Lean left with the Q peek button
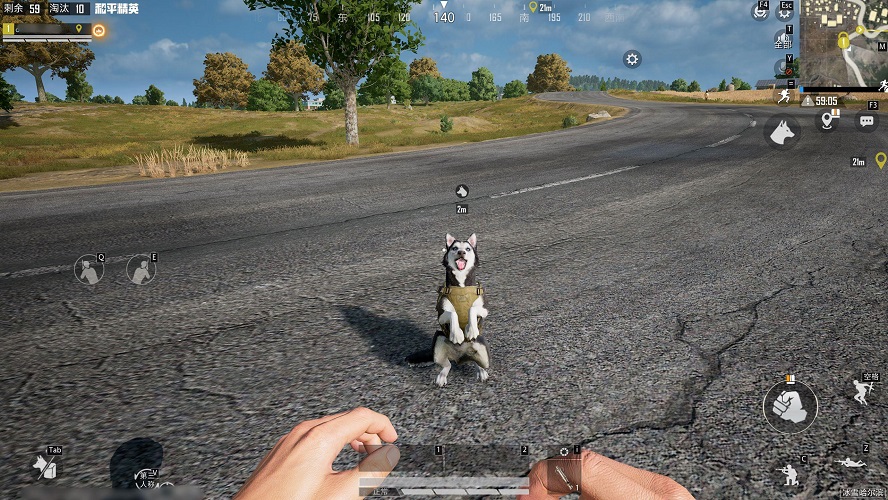The height and width of the screenshot is (500, 888). [89, 269]
